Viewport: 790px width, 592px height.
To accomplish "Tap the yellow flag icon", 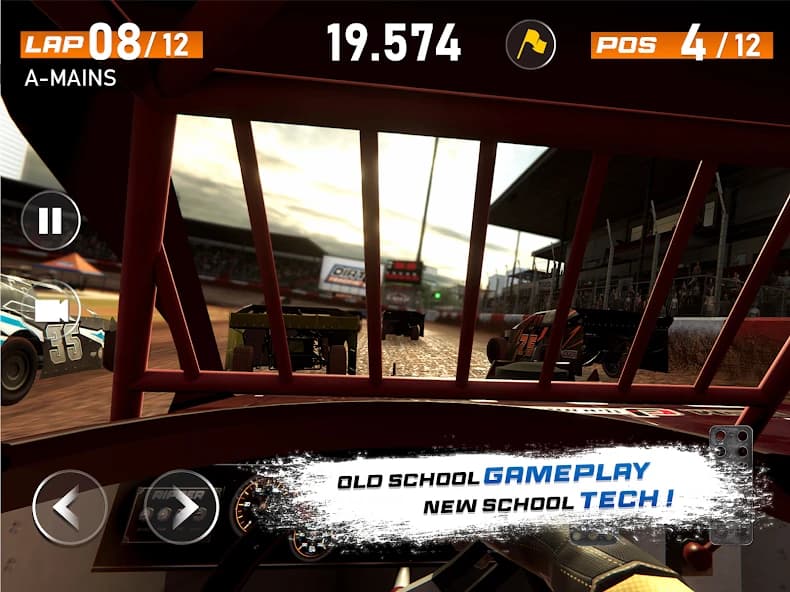I will tap(530, 44).
